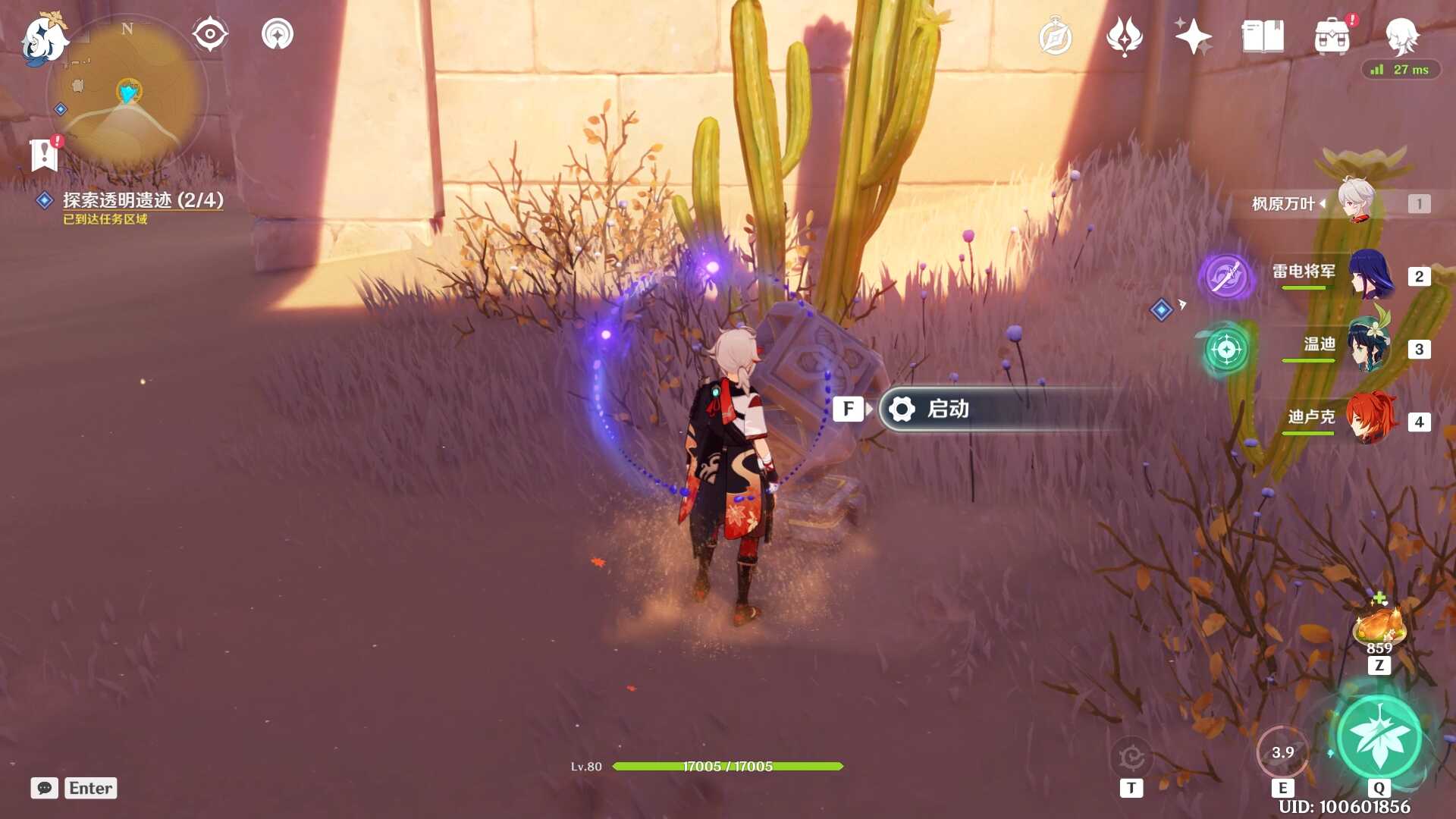This screenshot has width=1456, height=819.
Task: Open the character profile head icon
Action: point(1401,36)
